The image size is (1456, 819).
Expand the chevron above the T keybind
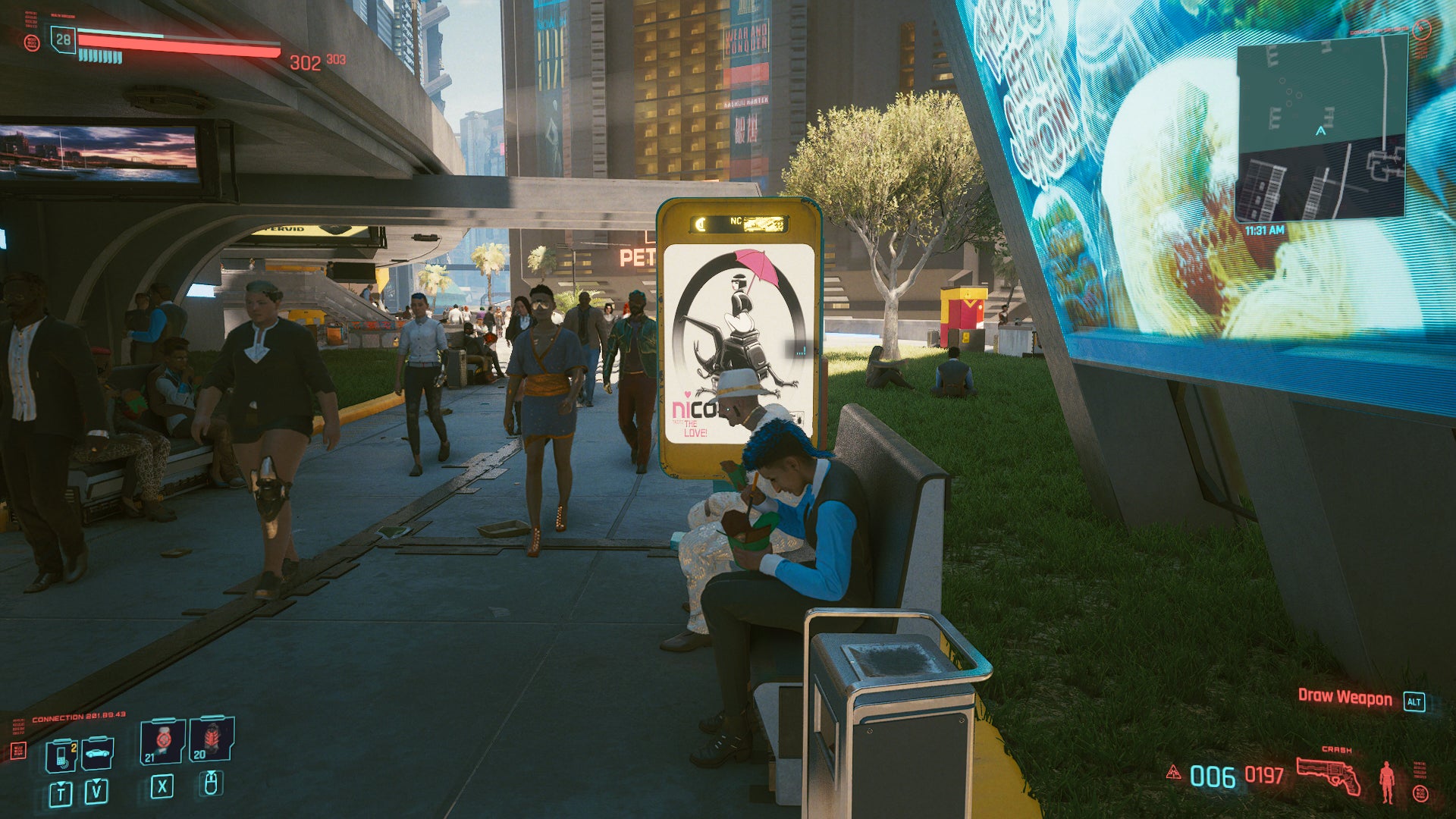(x=61, y=783)
